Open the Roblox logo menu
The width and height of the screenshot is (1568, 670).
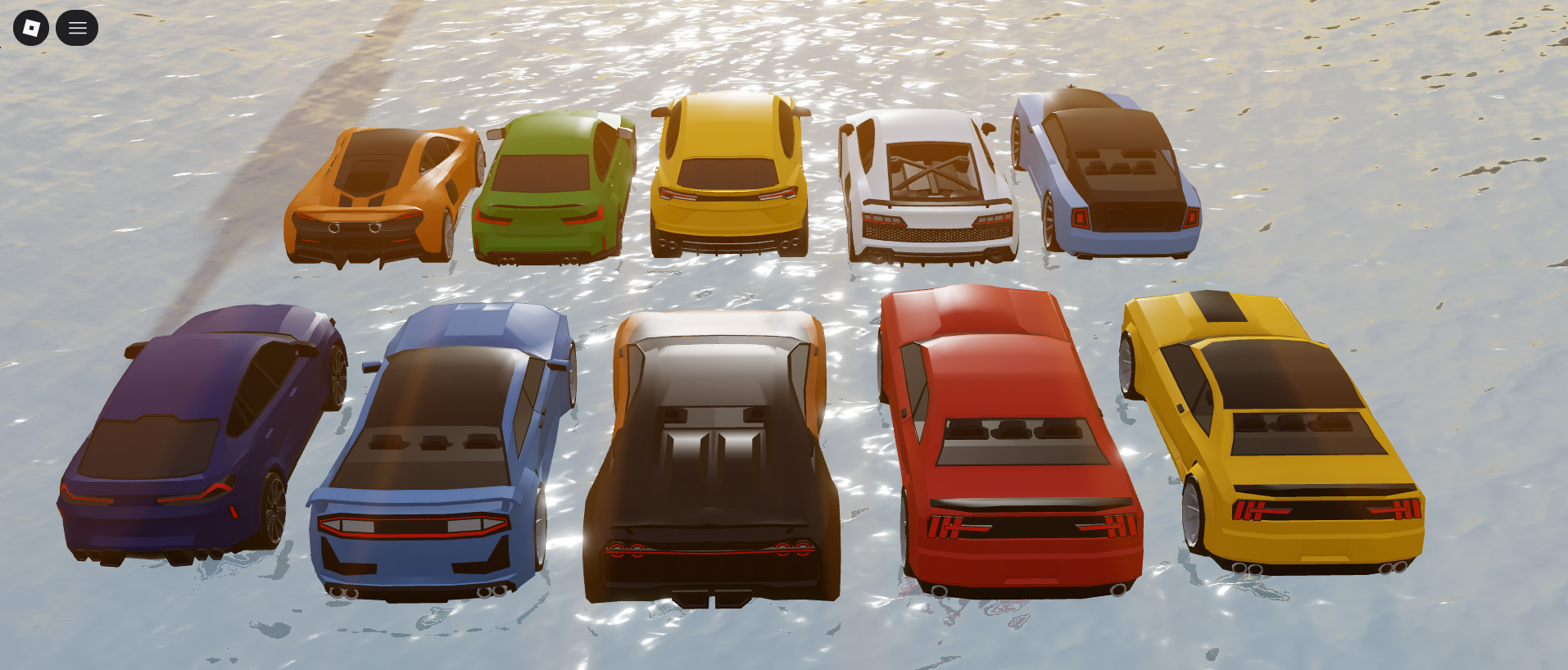pyautogui.click(x=31, y=28)
